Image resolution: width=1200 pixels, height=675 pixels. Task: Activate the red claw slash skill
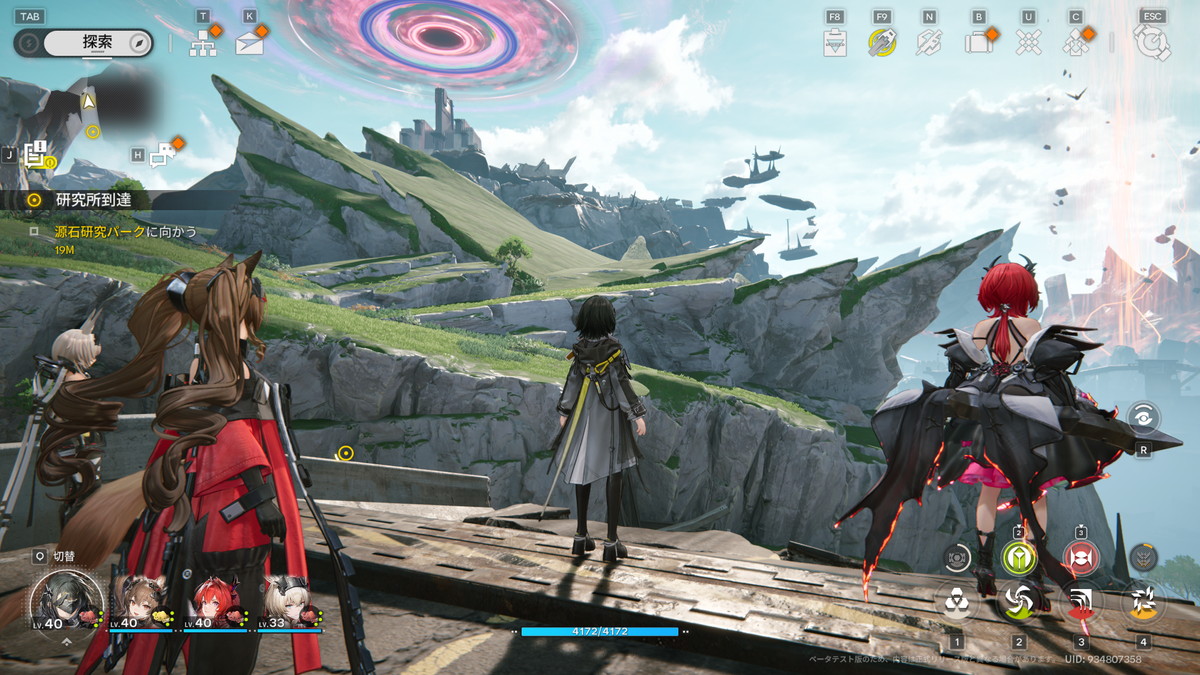(x=1081, y=601)
